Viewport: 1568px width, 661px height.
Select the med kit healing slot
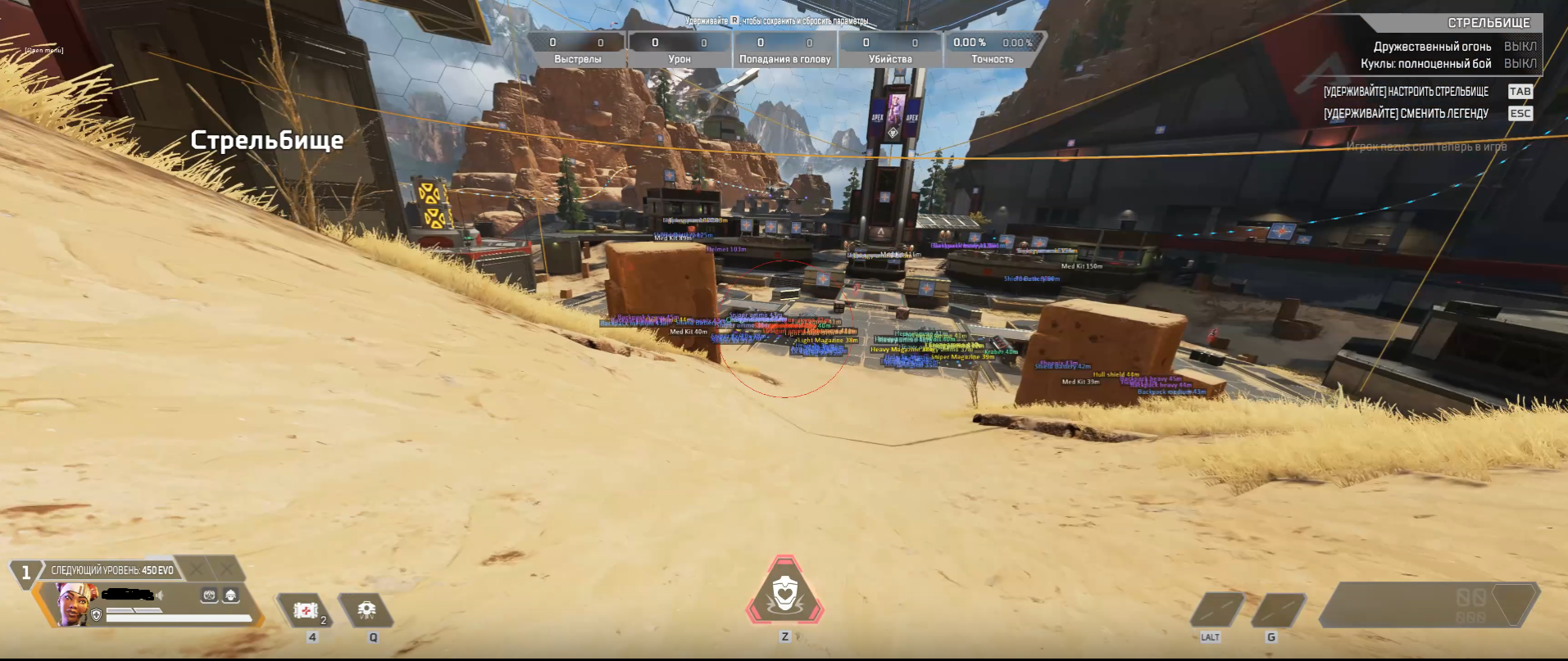[306, 610]
